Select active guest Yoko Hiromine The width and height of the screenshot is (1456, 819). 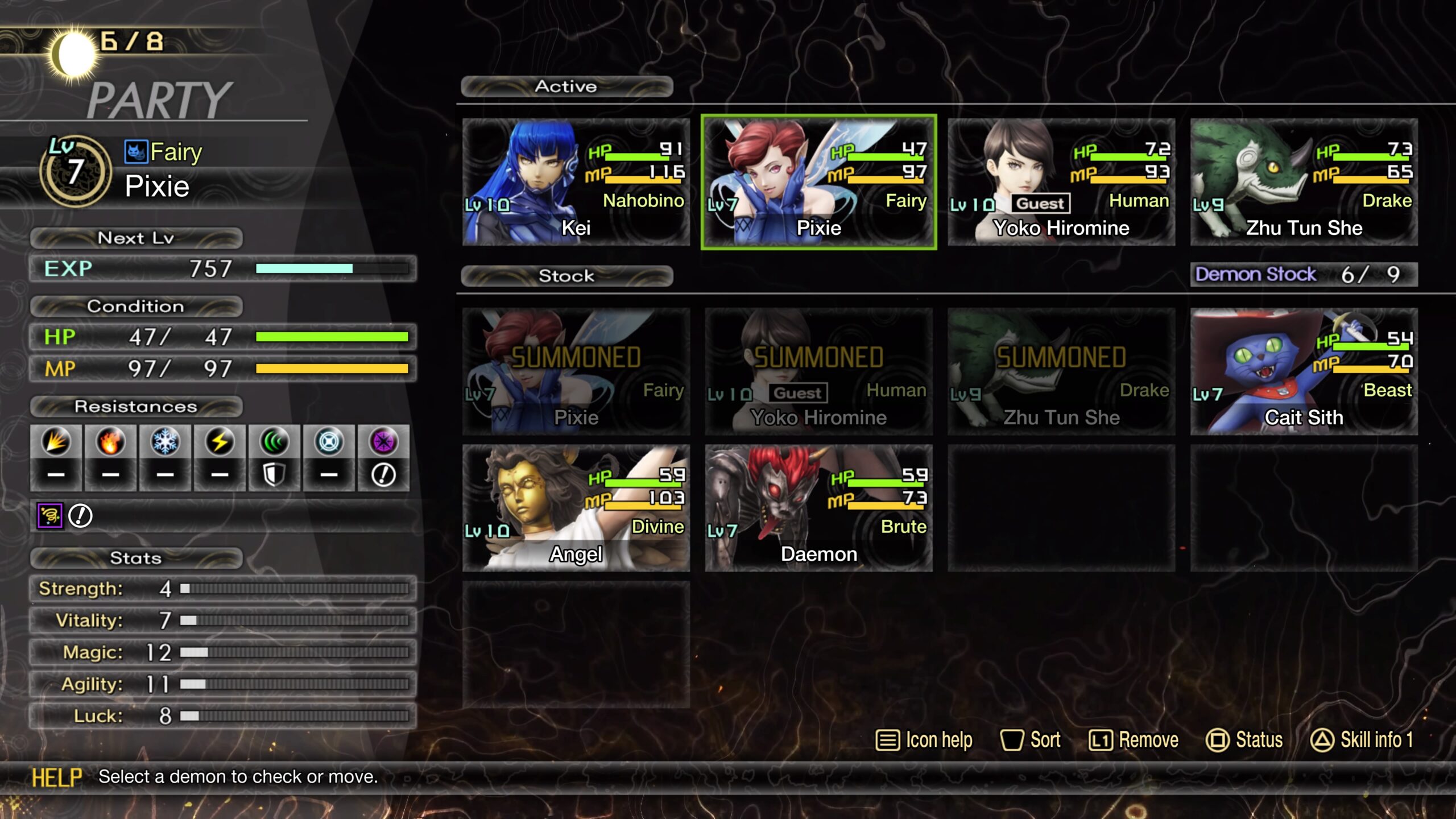pos(1061,182)
